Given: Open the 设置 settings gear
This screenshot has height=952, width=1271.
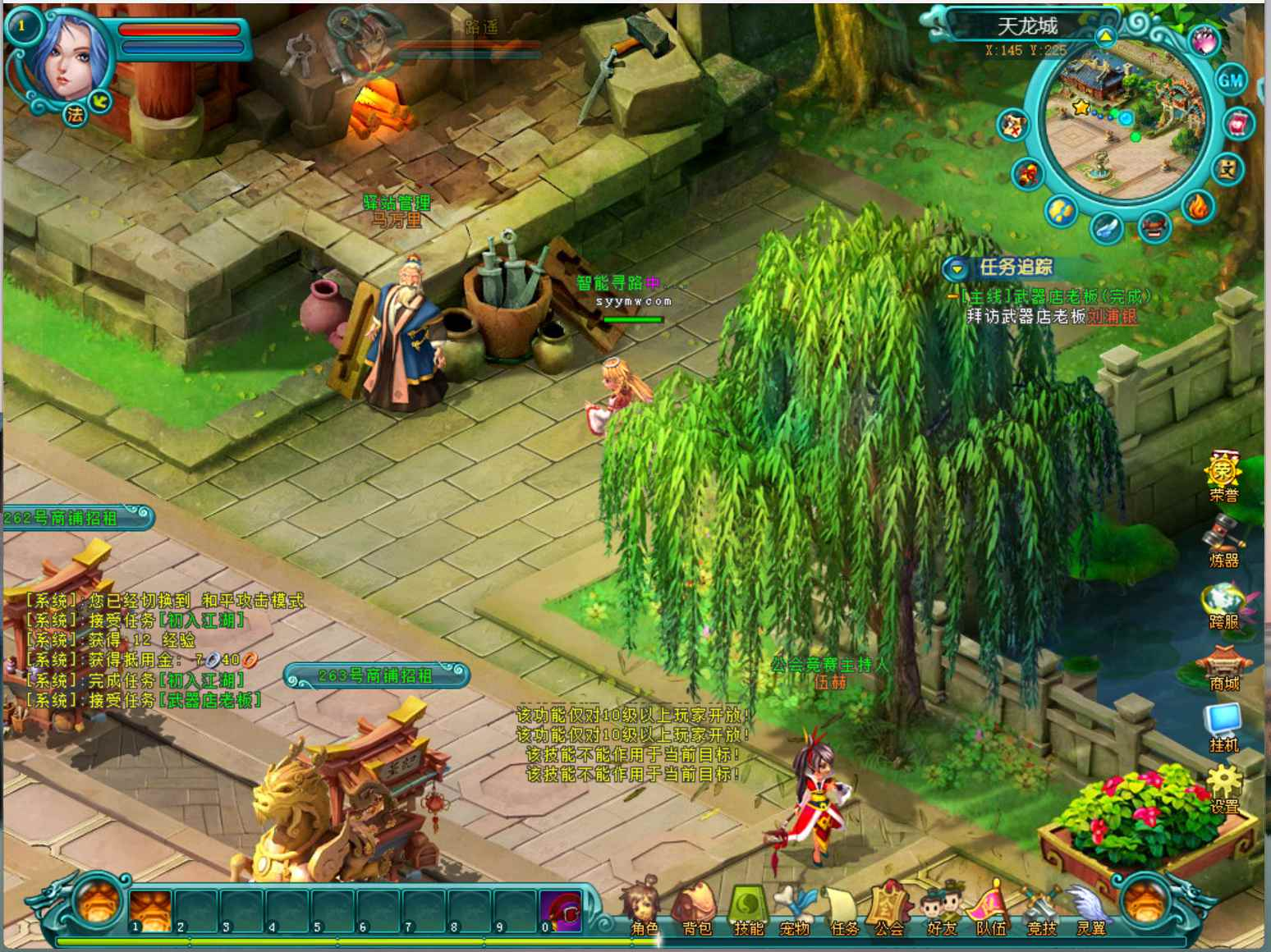Looking at the screenshot, I should tap(1223, 788).
